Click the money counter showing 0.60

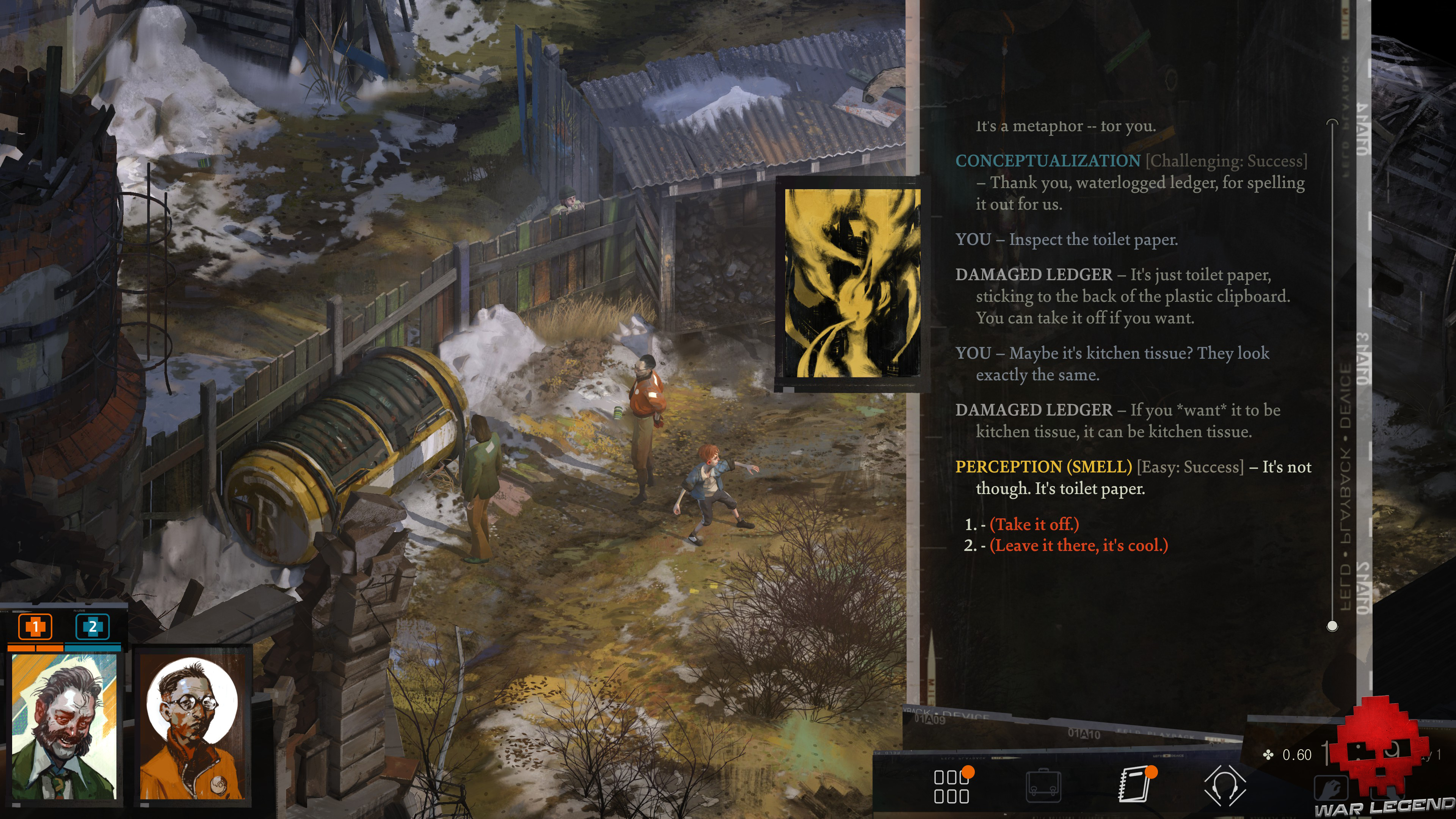click(x=1297, y=755)
